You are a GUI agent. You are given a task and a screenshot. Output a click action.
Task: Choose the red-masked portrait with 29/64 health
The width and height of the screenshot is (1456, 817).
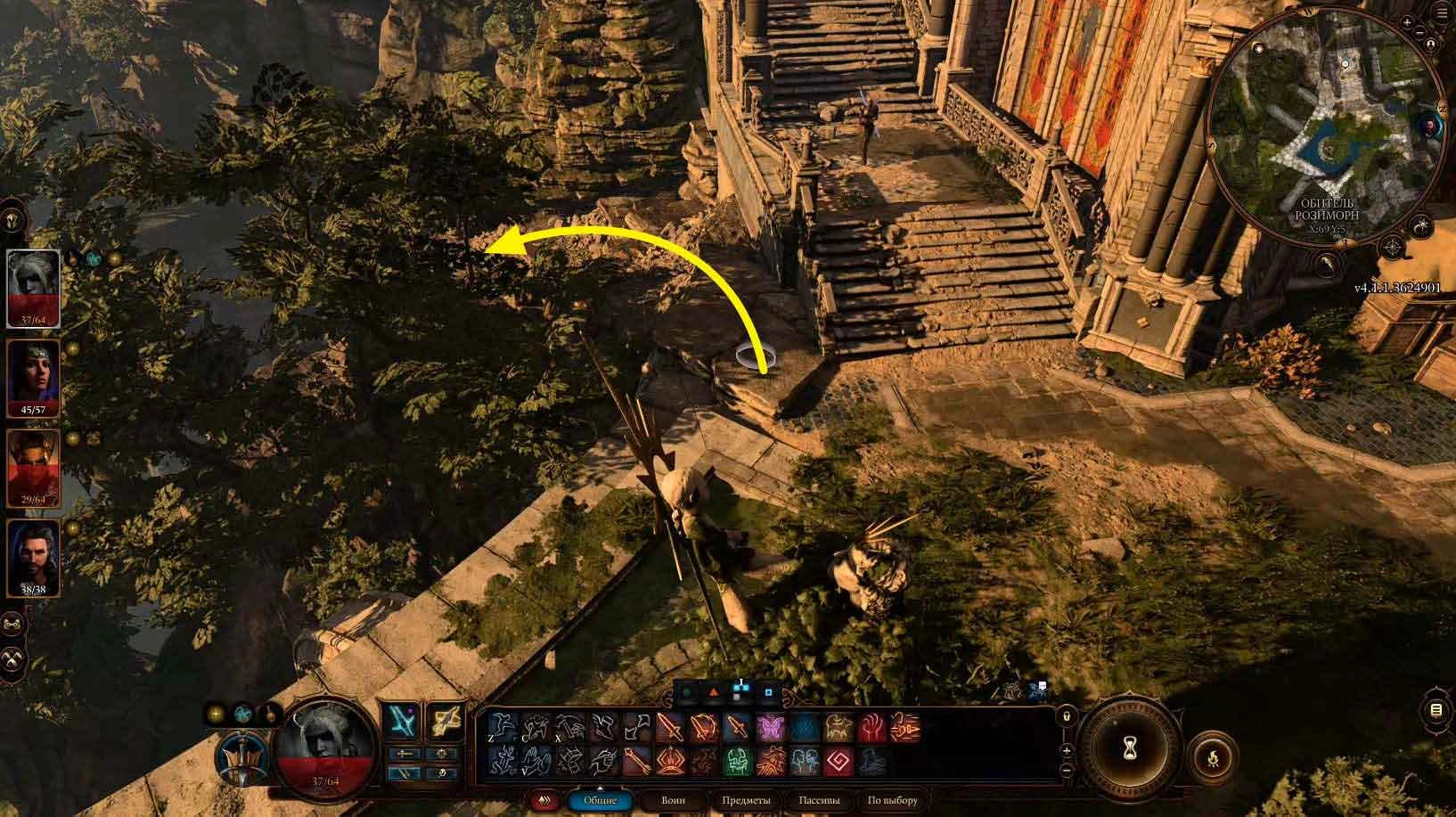click(33, 468)
